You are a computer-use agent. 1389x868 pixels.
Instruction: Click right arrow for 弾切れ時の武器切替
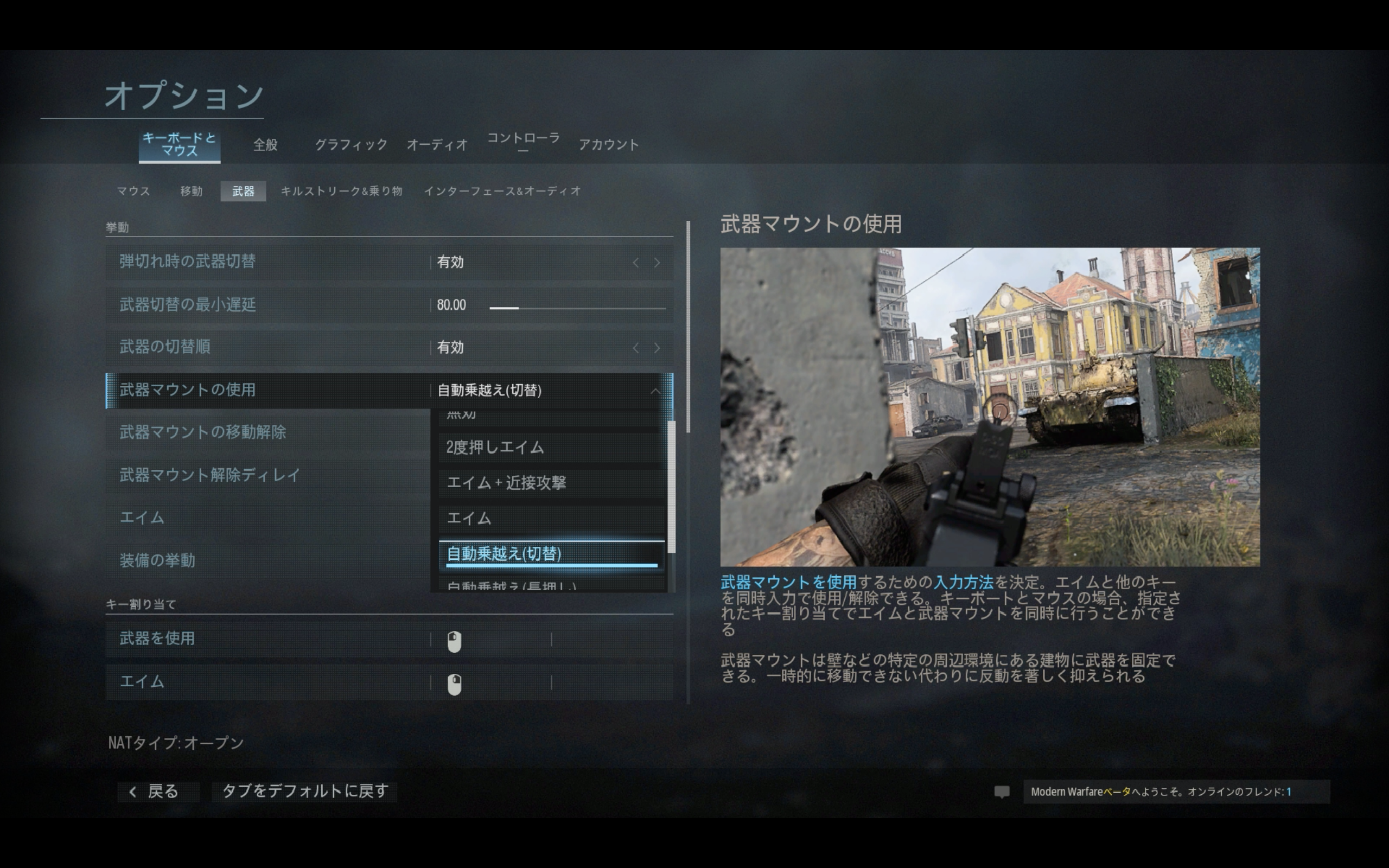(x=657, y=263)
